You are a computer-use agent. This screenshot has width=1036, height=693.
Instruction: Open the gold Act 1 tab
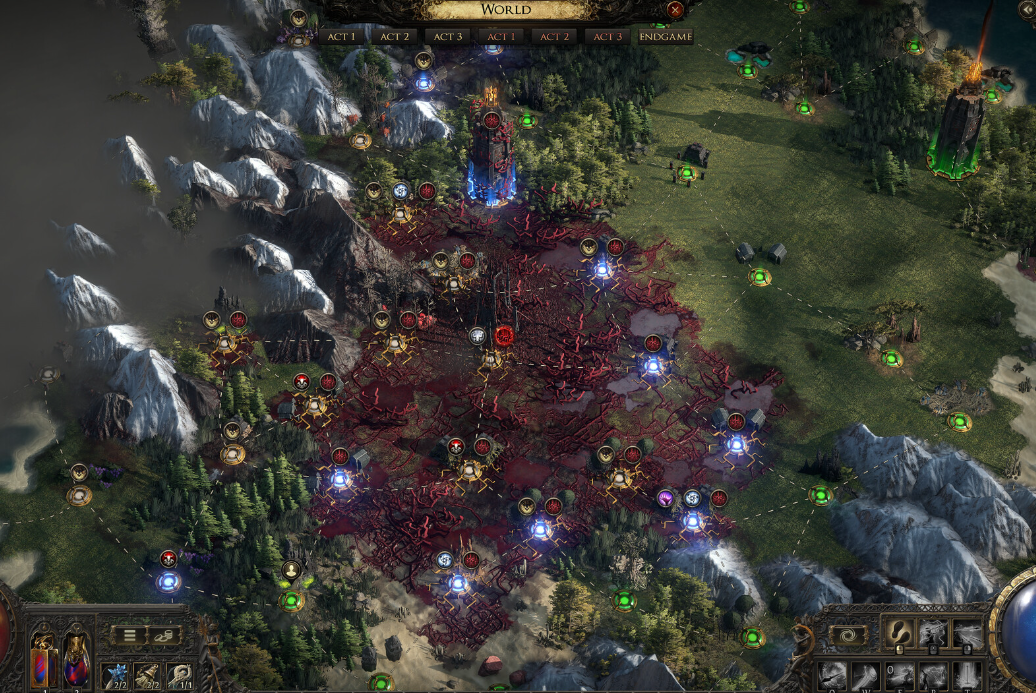(340, 36)
